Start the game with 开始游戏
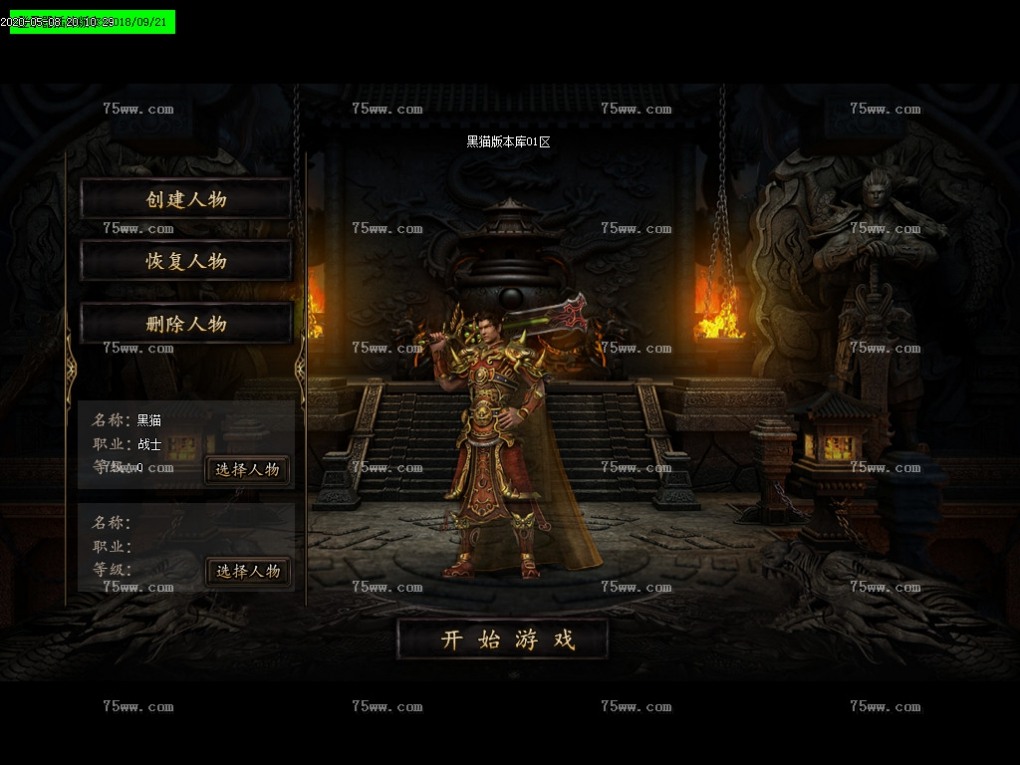 pyautogui.click(x=503, y=640)
